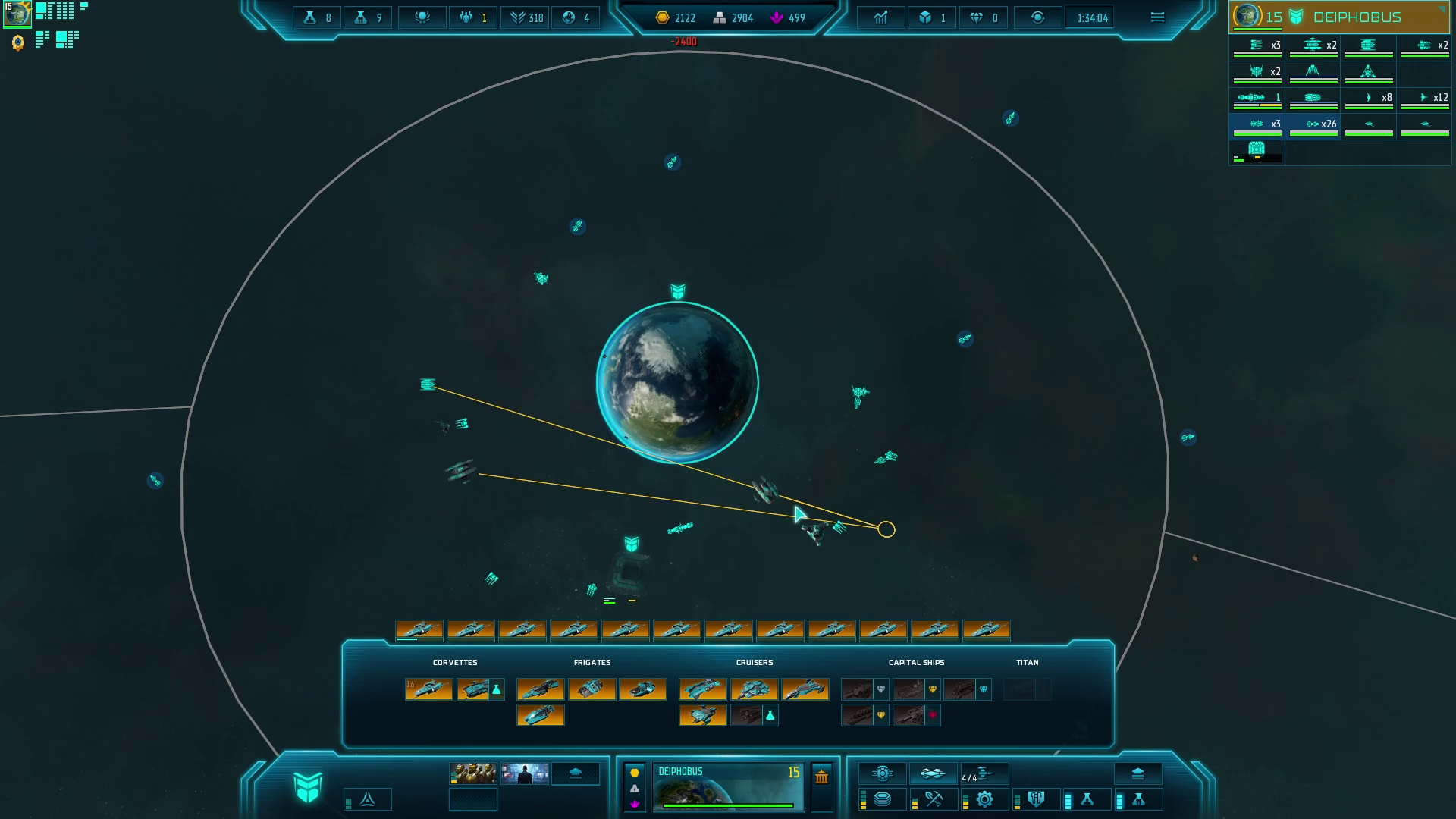This screenshot has width=1456, height=819.
Task: Queue the first cruiser type
Action: point(703,689)
